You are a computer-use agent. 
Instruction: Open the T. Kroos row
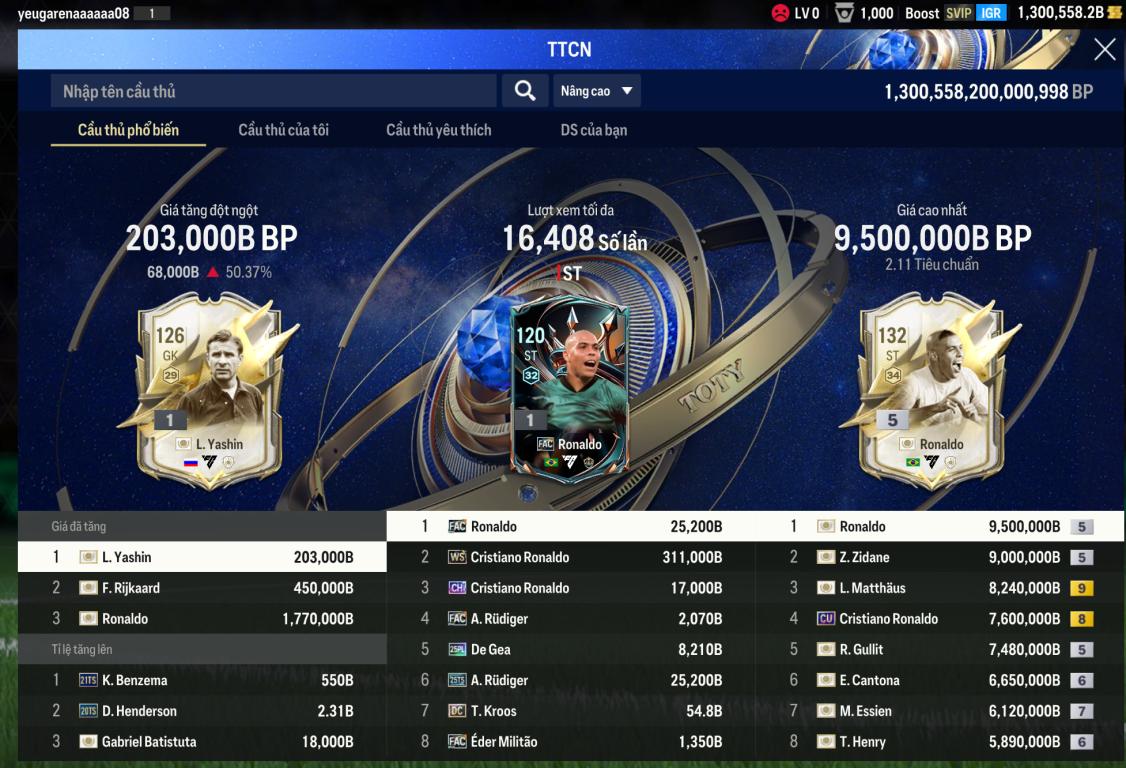point(570,711)
